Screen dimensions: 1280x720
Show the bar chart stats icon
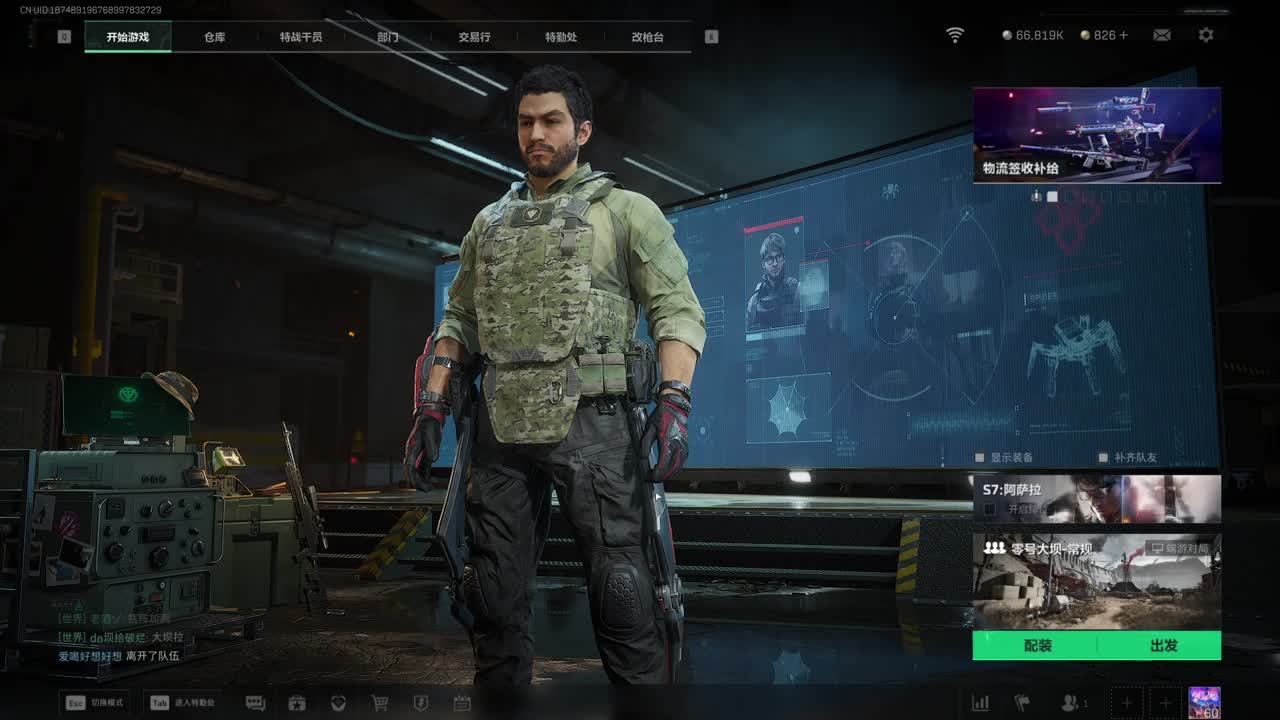pyautogui.click(x=981, y=703)
